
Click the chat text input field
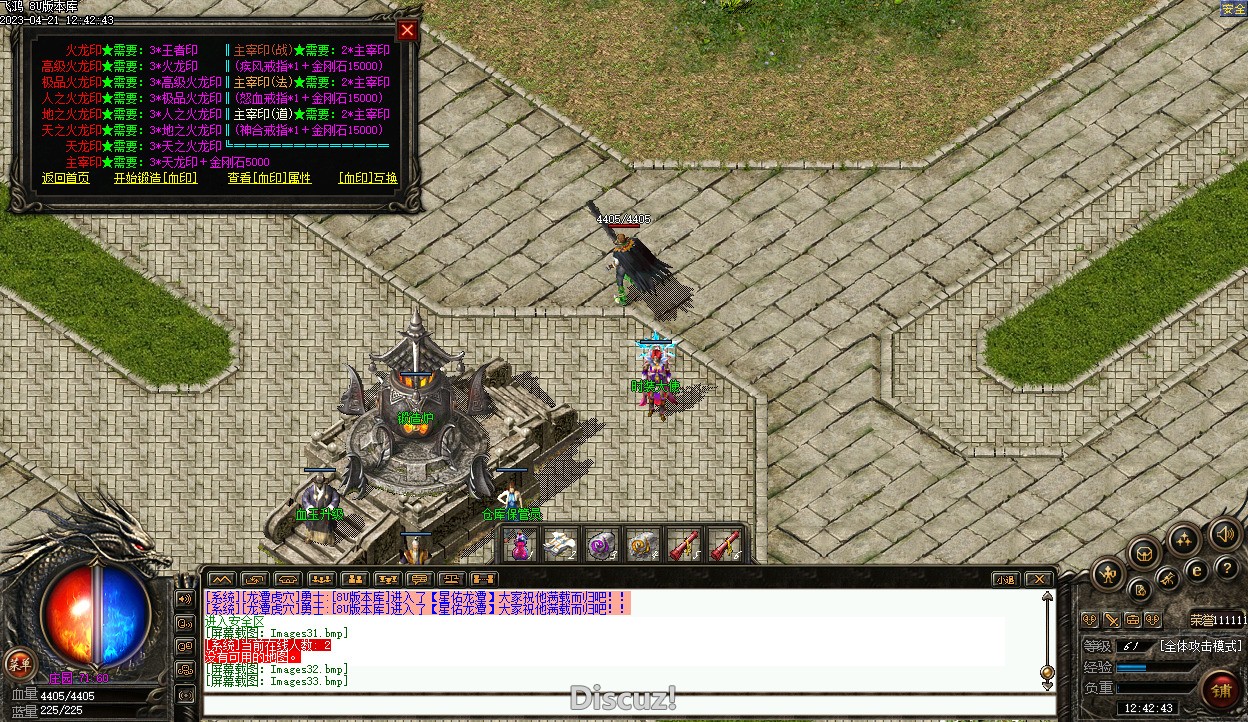(628, 705)
